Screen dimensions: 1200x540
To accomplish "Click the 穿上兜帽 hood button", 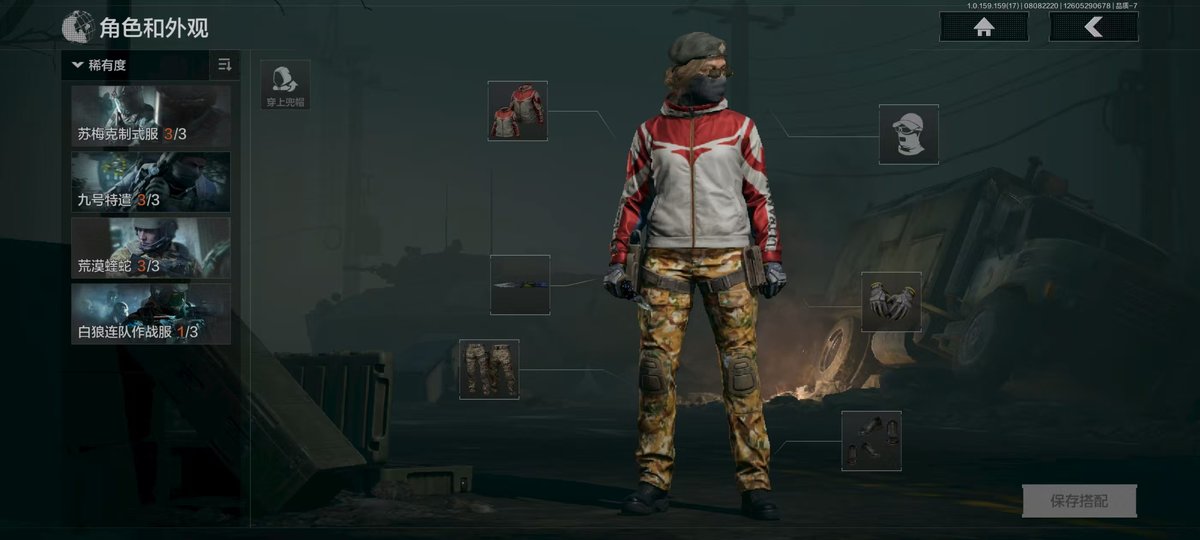I will coord(285,85).
